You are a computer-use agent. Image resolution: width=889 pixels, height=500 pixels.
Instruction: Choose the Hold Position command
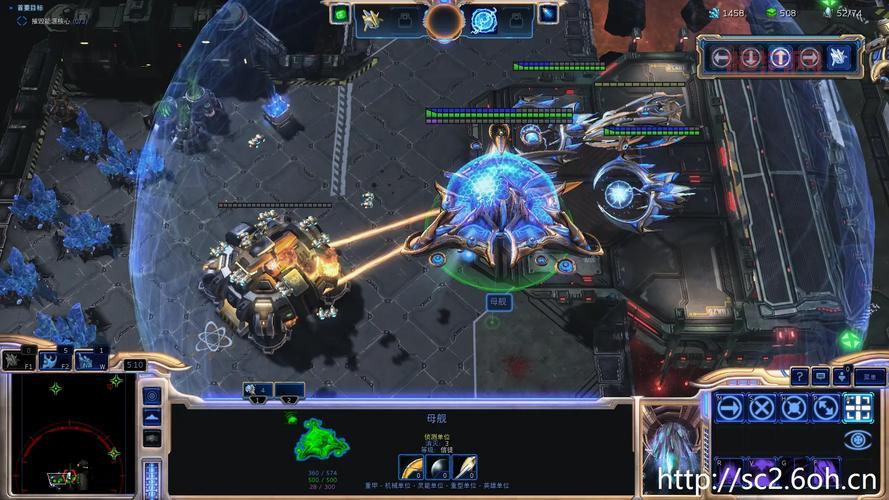coord(794,407)
